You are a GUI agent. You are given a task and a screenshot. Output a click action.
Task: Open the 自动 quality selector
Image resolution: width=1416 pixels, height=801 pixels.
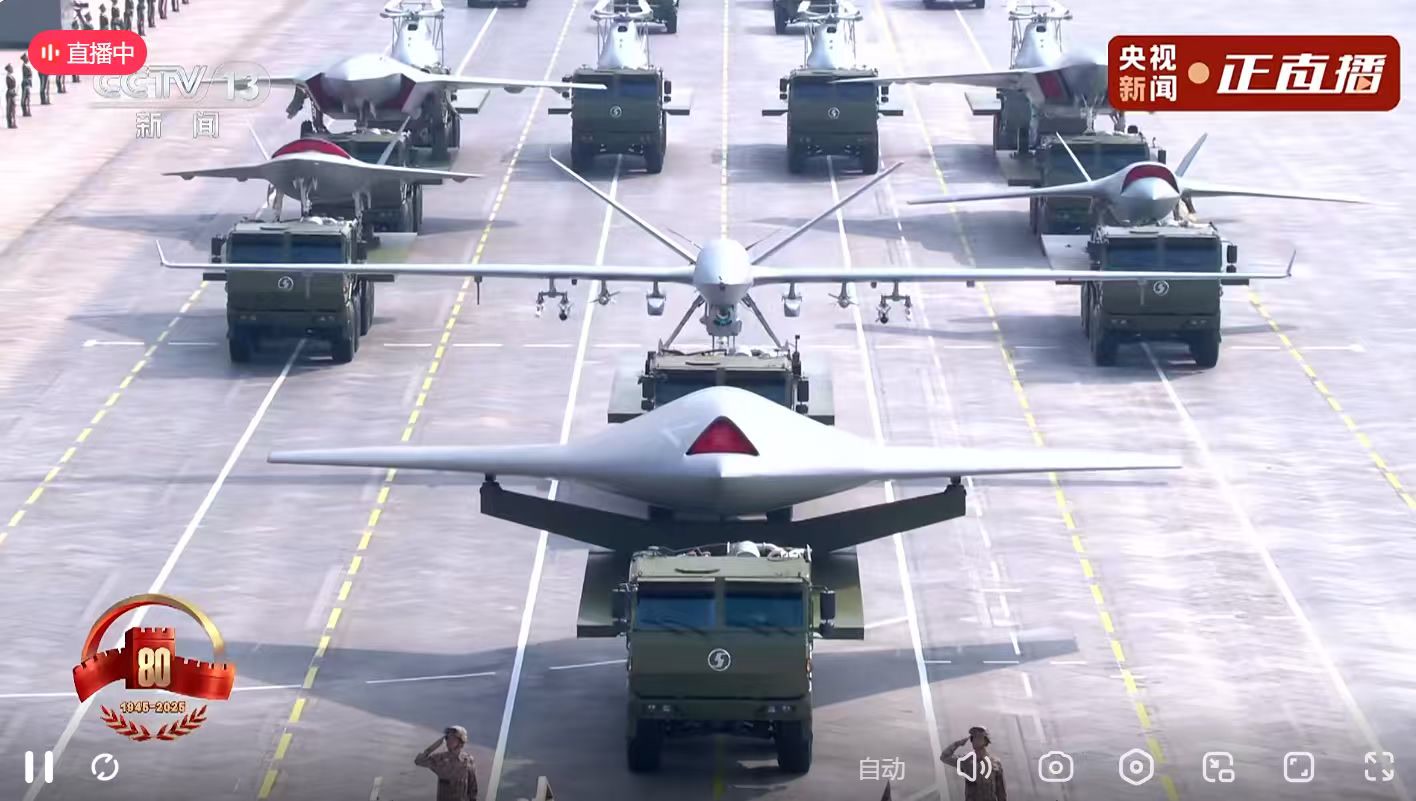click(881, 768)
